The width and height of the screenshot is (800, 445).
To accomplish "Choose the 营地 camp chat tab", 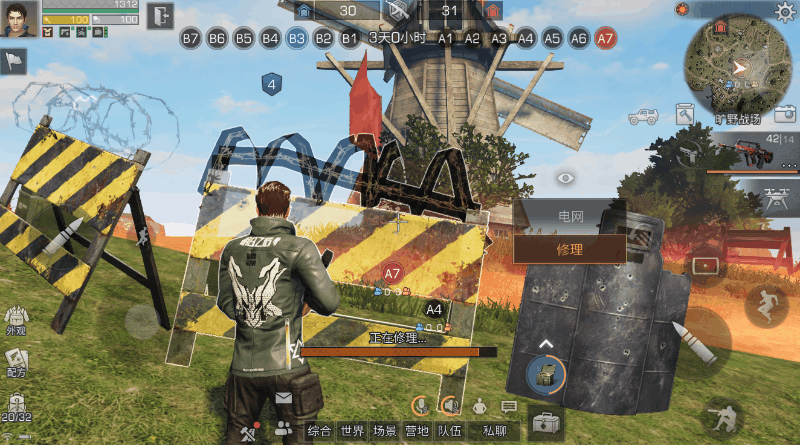I will (416, 431).
